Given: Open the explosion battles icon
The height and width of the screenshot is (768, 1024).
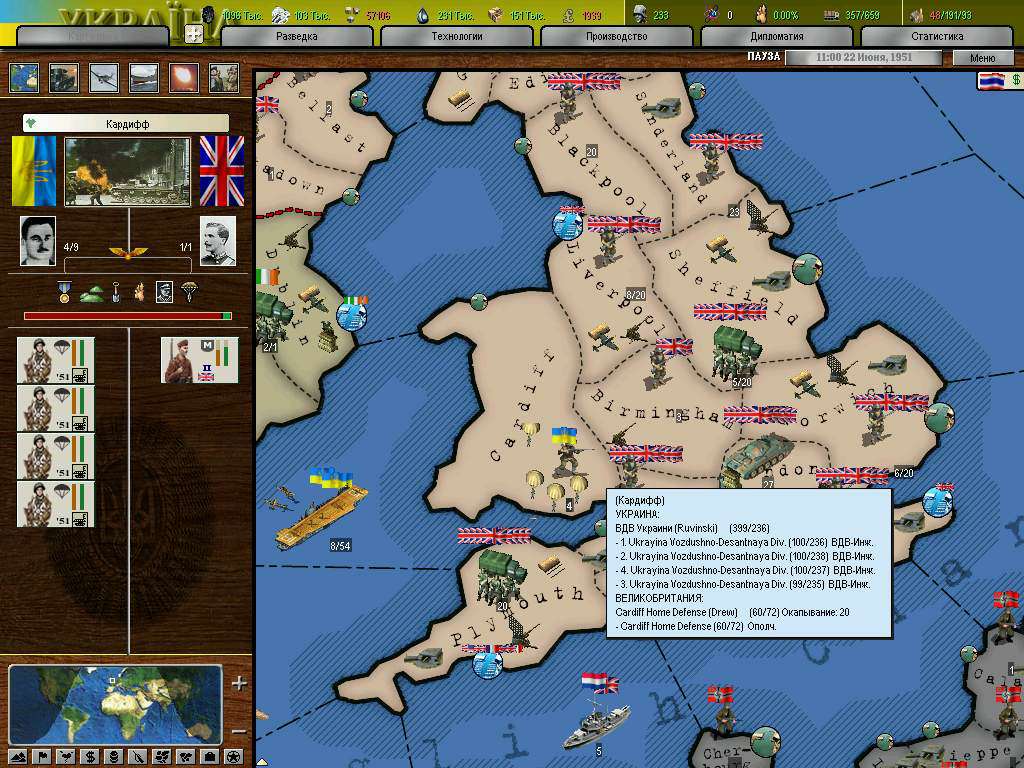Looking at the screenshot, I should click(184, 78).
